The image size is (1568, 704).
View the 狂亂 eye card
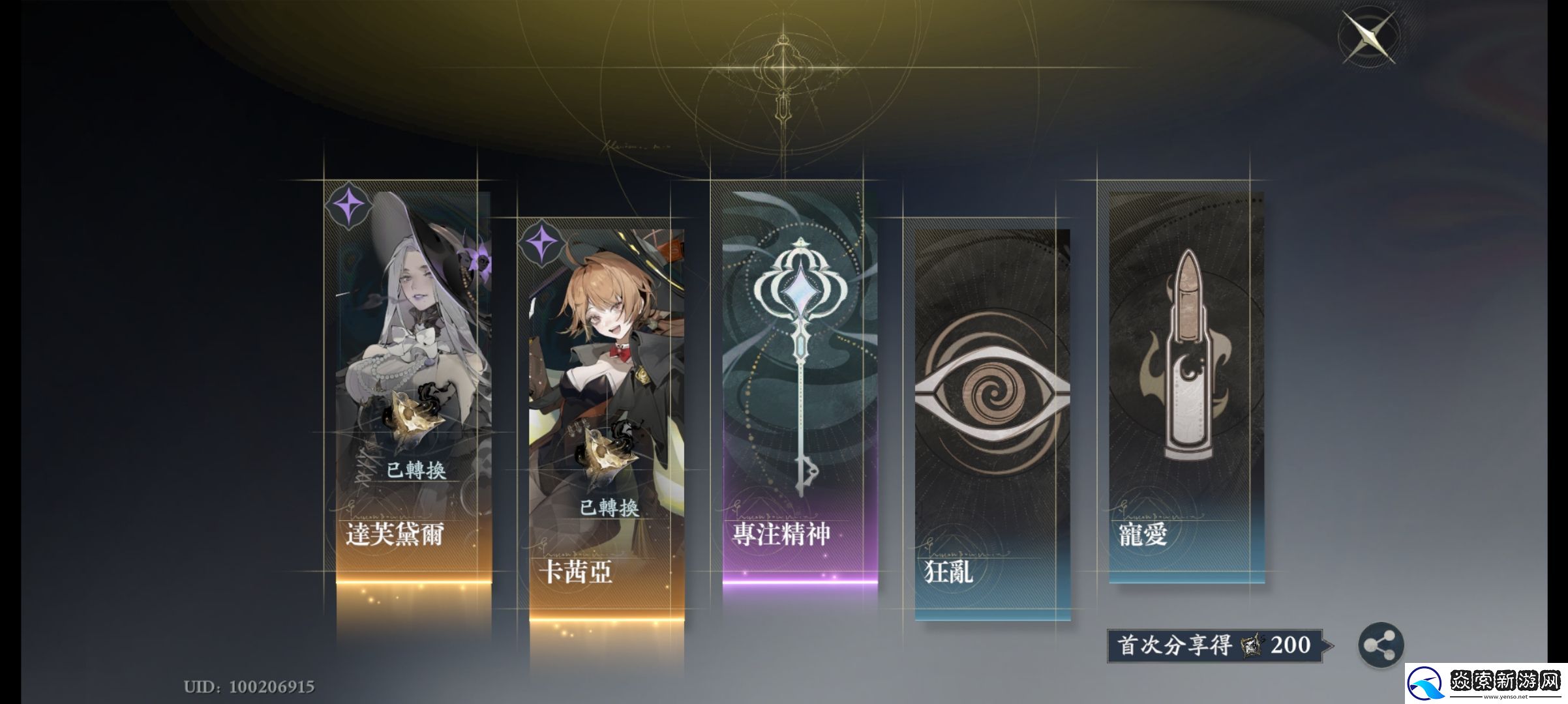coord(992,424)
